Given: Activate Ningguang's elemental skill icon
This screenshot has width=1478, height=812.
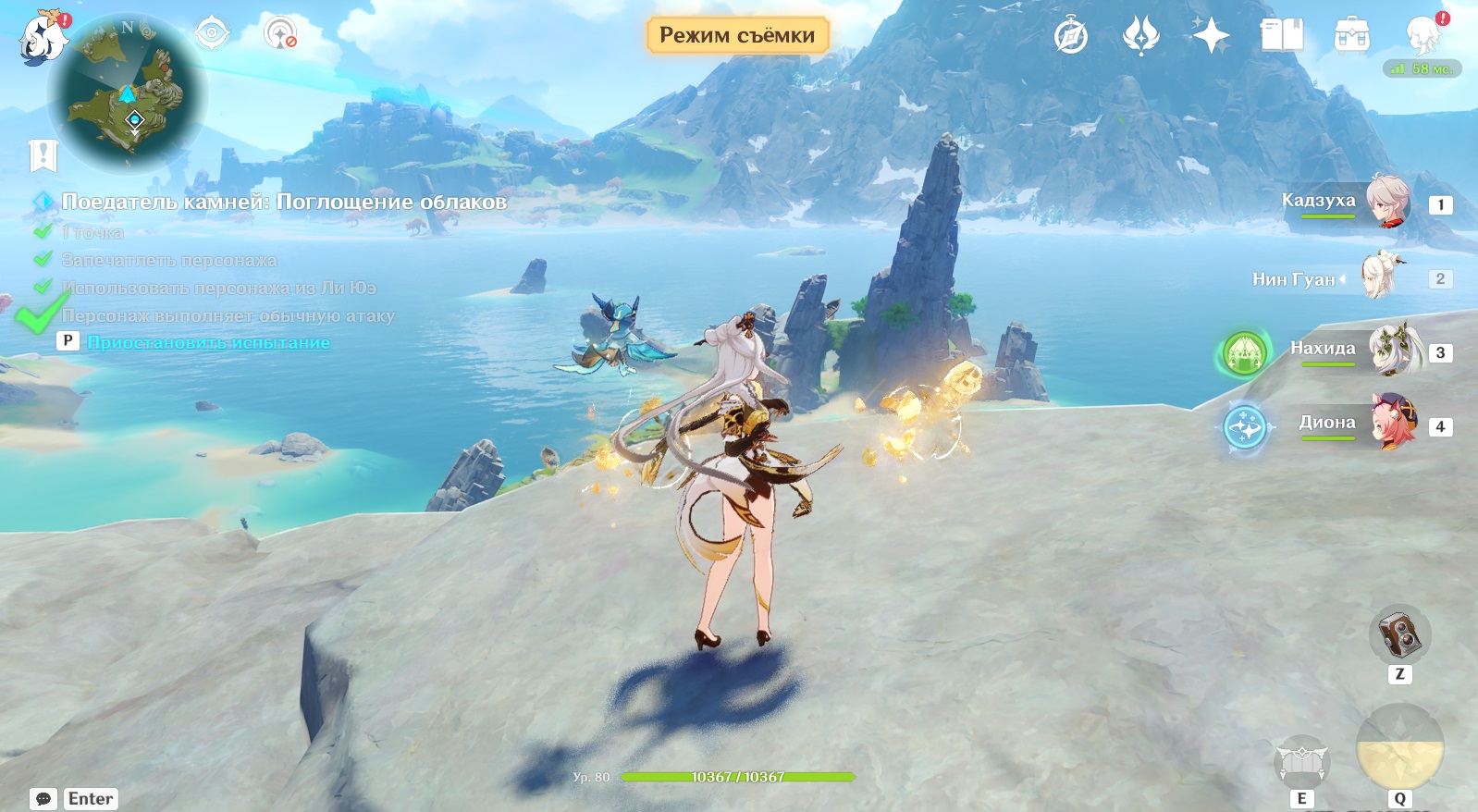Looking at the screenshot, I should click(x=1301, y=761).
